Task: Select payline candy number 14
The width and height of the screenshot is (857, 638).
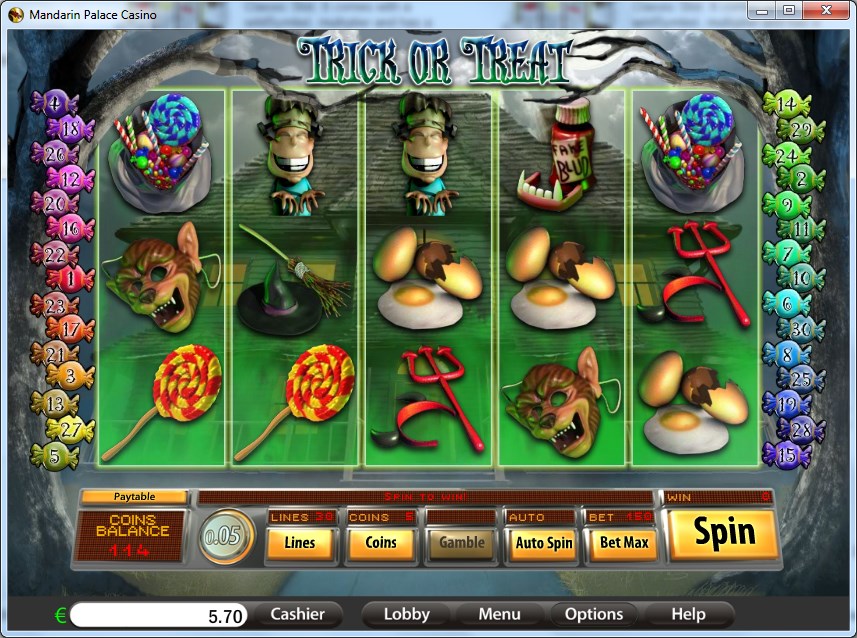Action: pyautogui.click(x=785, y=103)
